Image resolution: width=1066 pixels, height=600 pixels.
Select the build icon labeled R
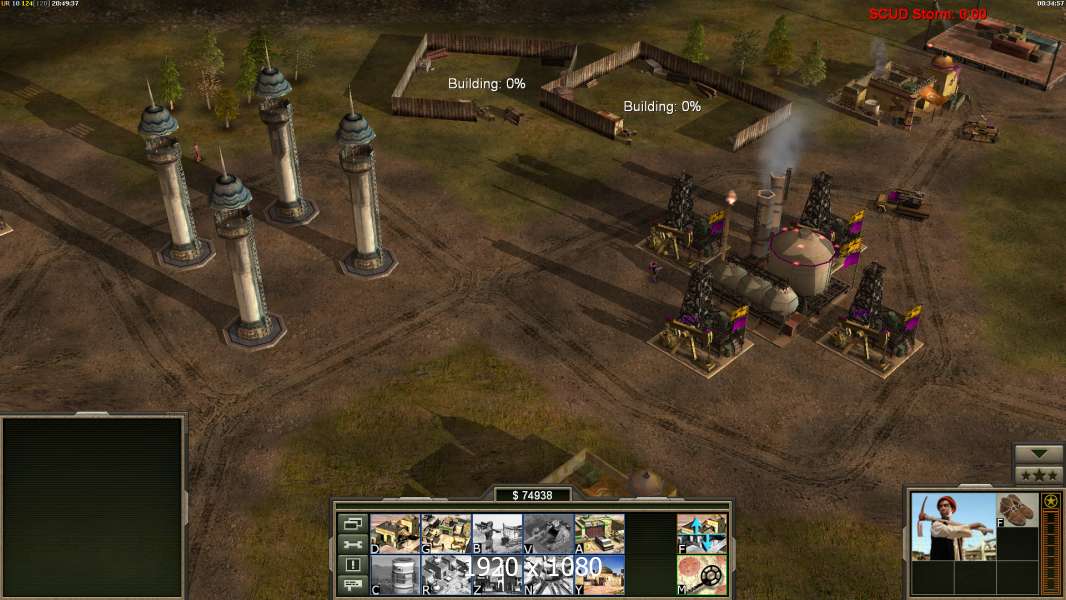coord(446,575)
